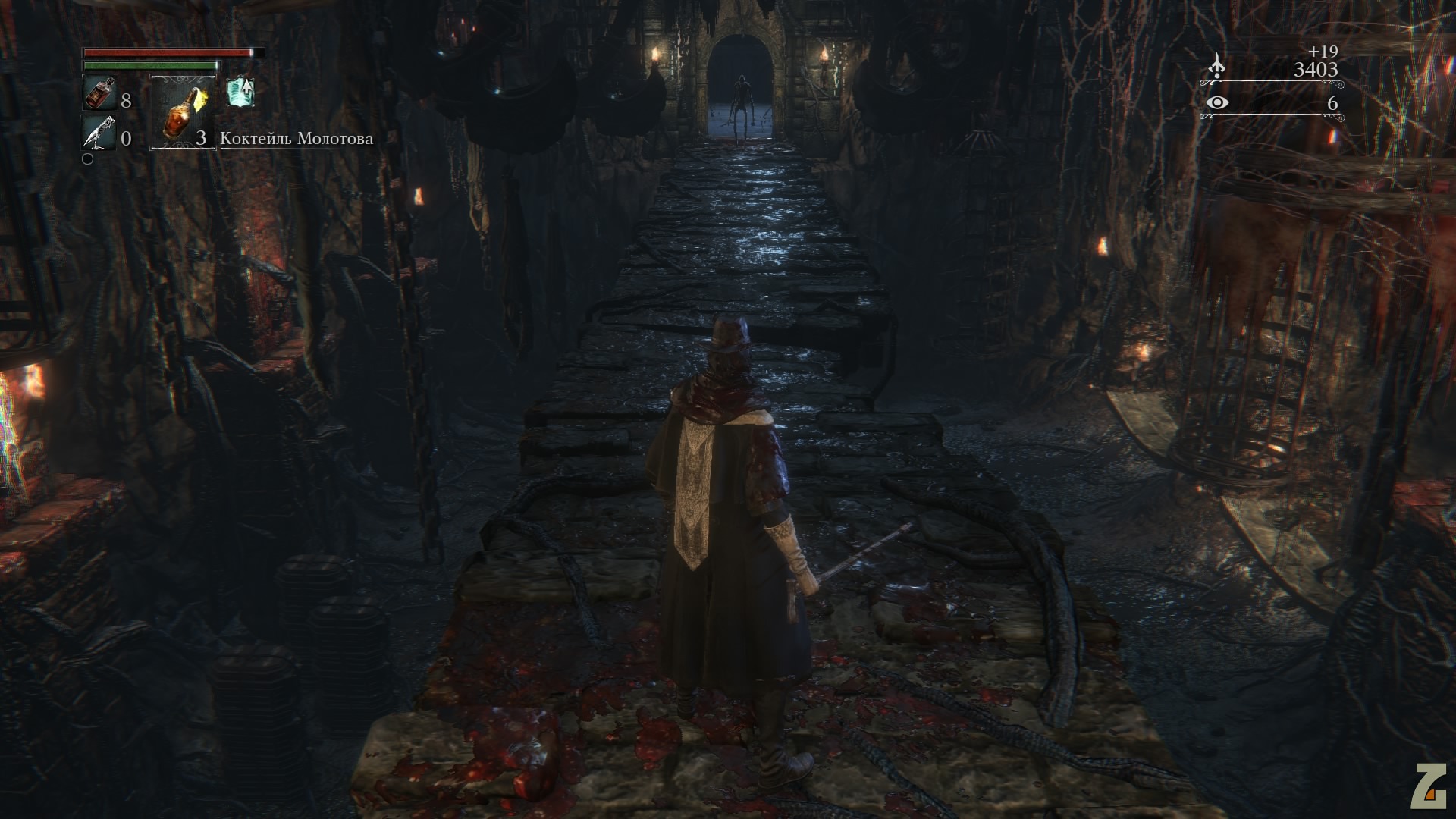The image size is (1456, 819).
Task: Click the Insight eye icon
Action: (x=1217, y=103)
